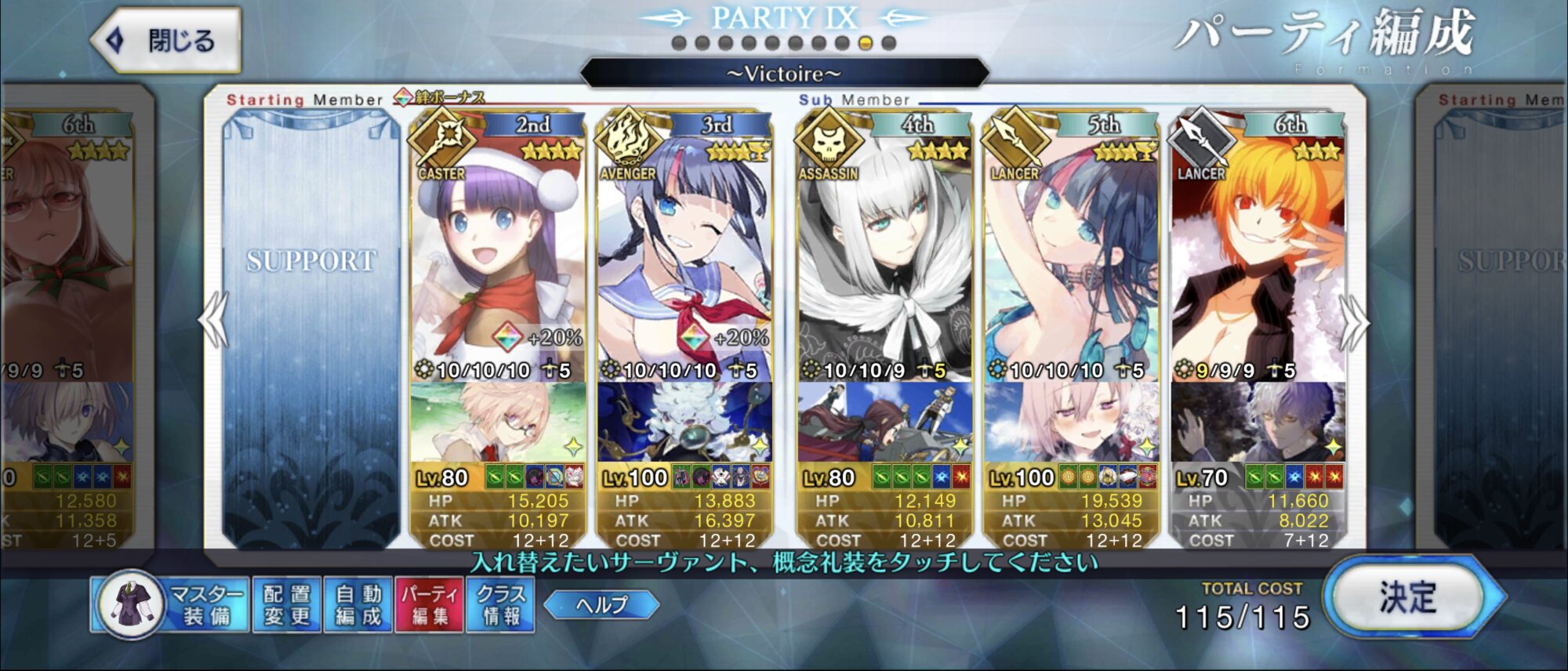Pick the 3rd slot Avenger servant card

[684, 259]
